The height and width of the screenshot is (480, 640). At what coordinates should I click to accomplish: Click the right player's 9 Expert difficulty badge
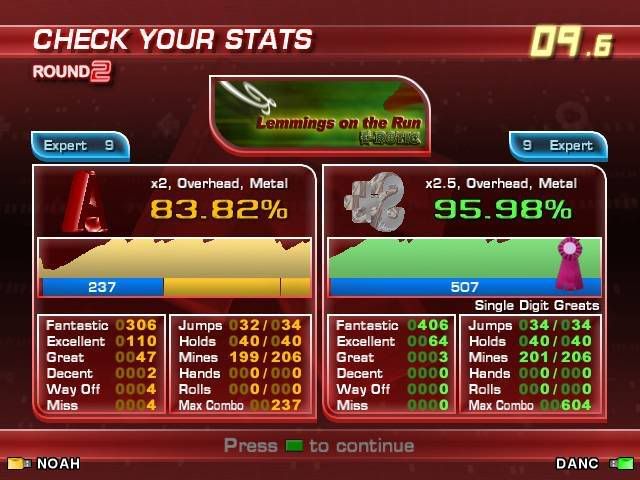click(x=558, y=146)
